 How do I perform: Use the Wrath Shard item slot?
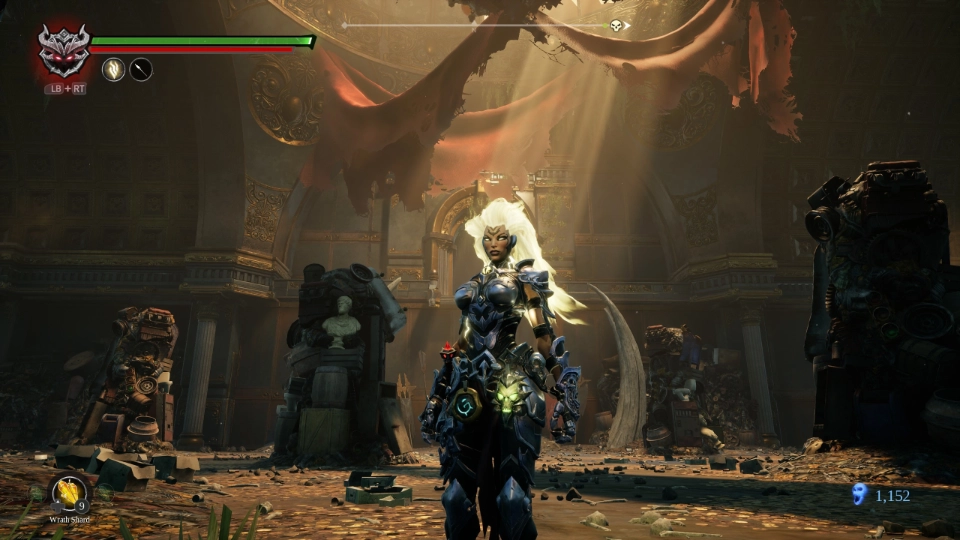point(69,493)
